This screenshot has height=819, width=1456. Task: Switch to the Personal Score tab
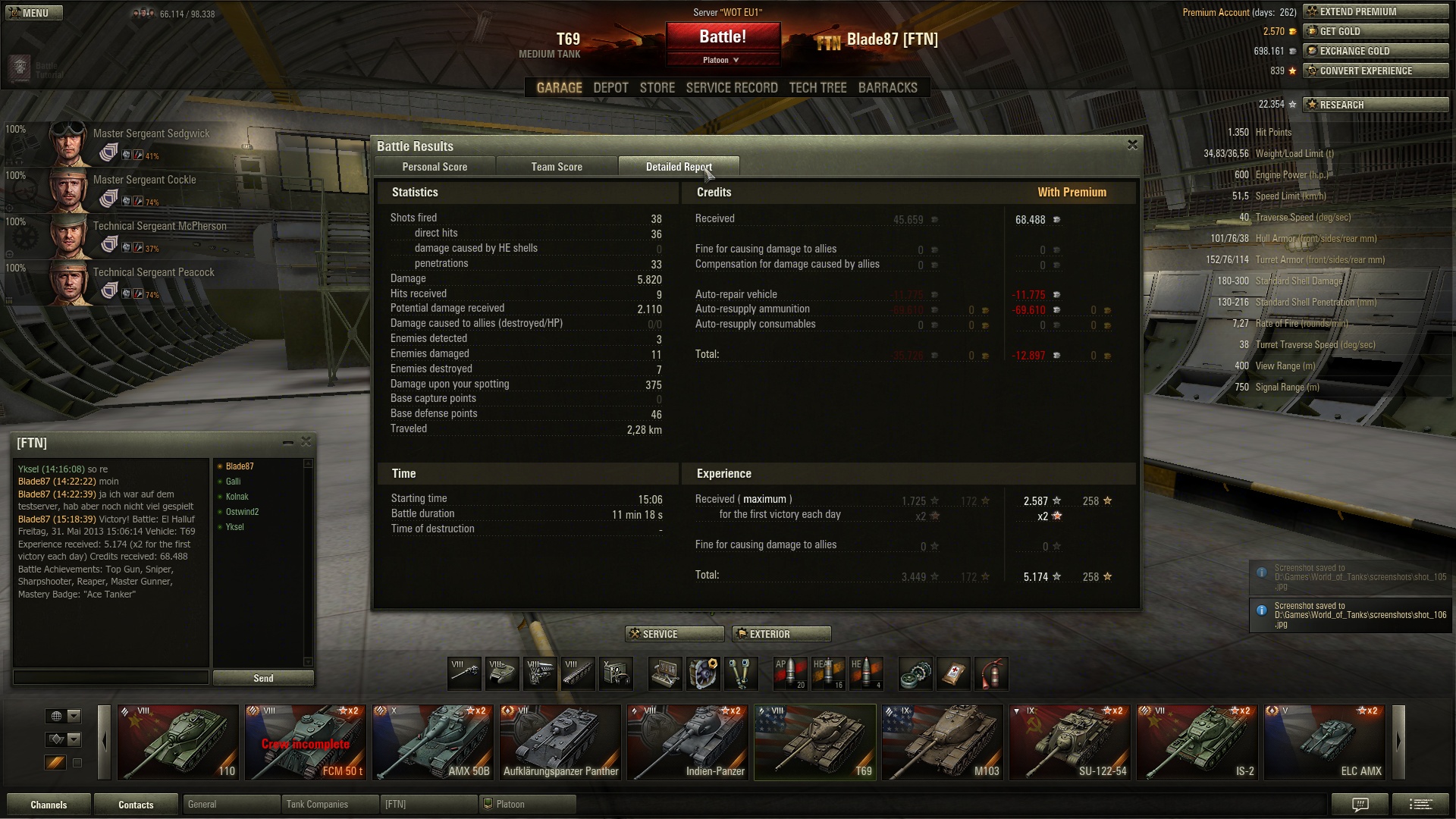pyautogui.click(x=435, y=167)
